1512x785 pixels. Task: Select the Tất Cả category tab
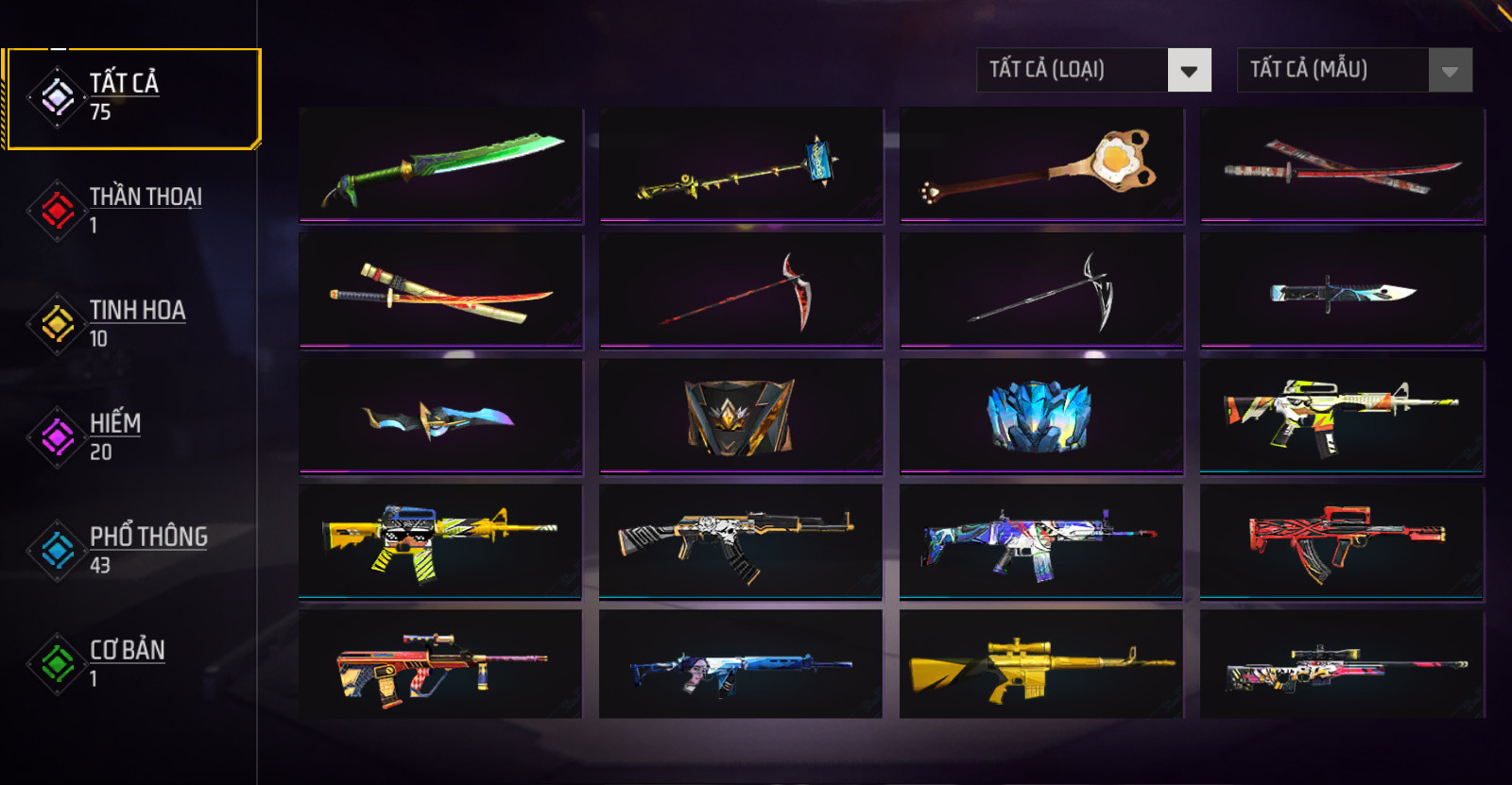[132, 98]
